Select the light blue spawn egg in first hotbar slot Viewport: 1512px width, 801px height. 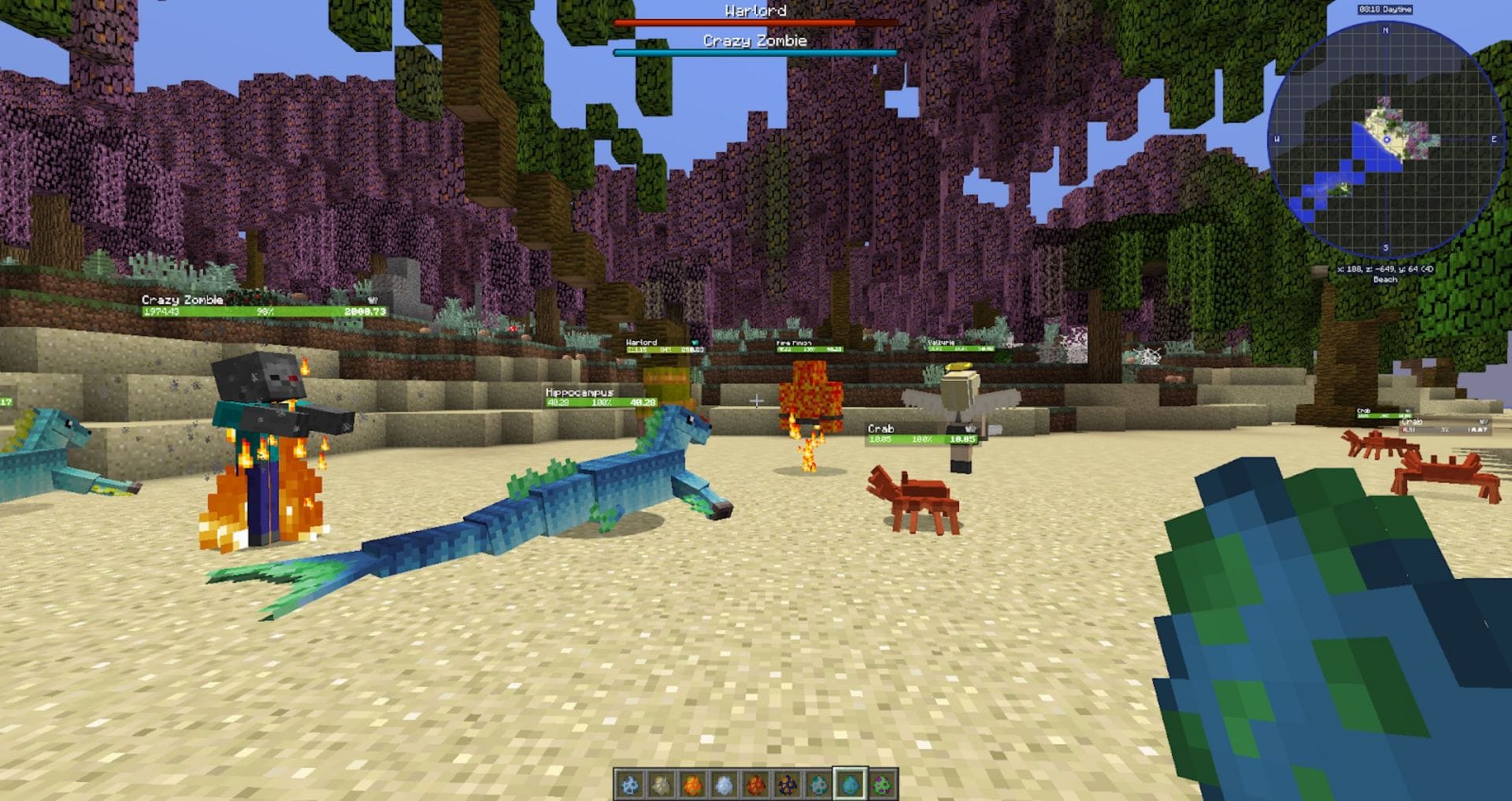coord(628,784)
